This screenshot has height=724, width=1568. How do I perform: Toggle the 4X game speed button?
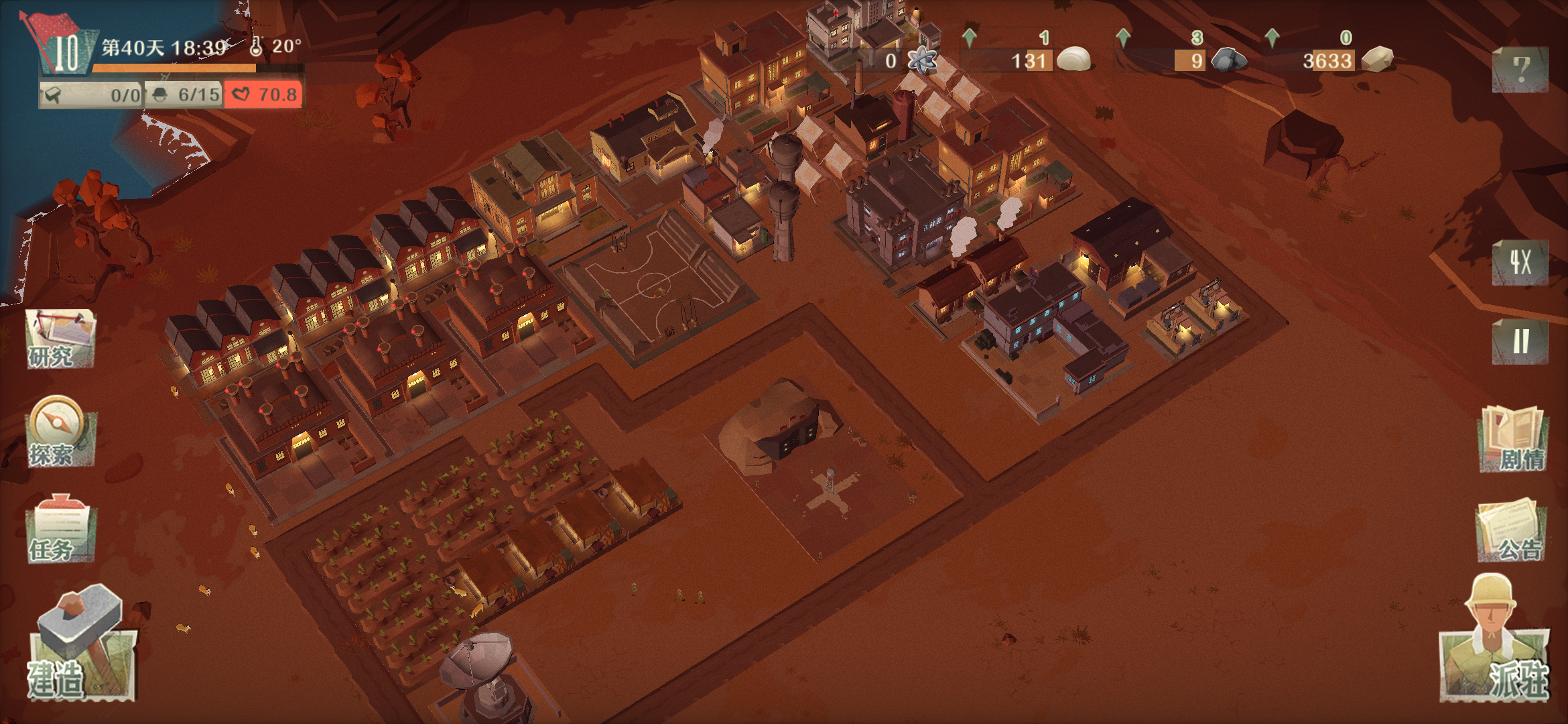(1520, 262)
